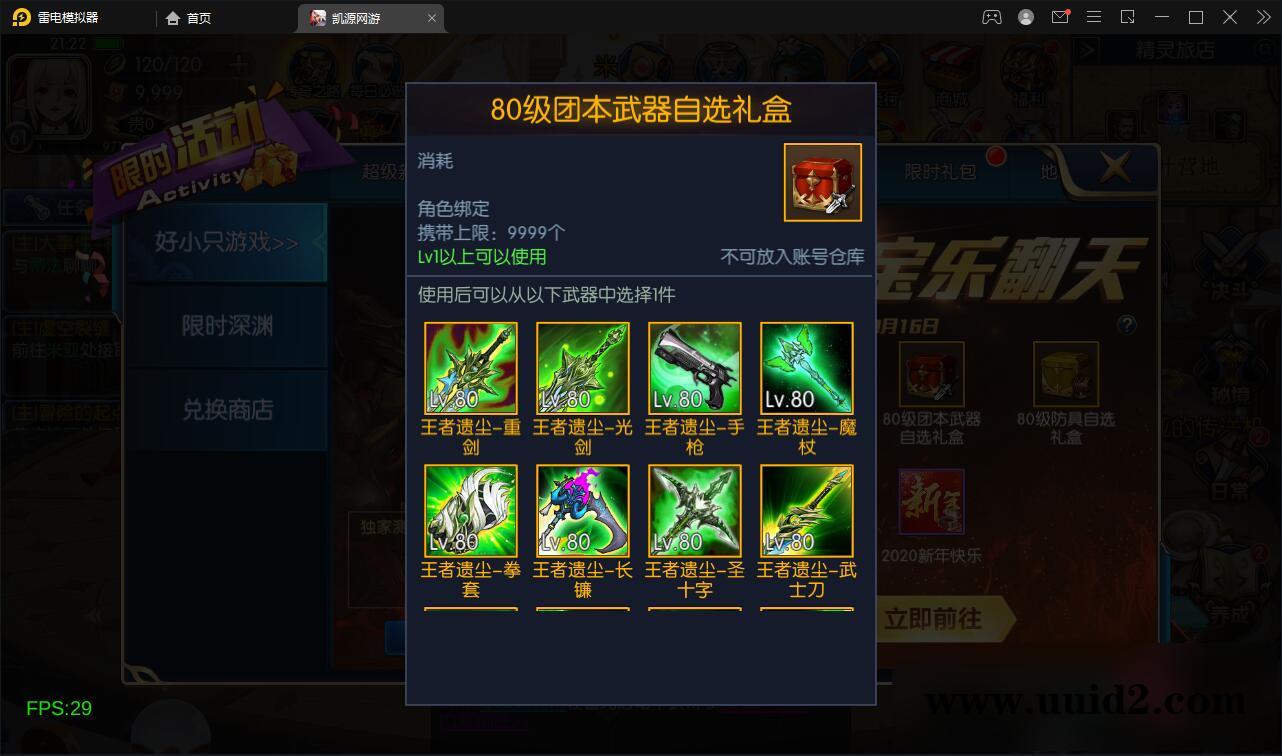Image resolution: width=1282 pixels, height=756 pixels.
Task: Select the 王者遗尘-长镰 weapon icon
Action: point(582,510)
